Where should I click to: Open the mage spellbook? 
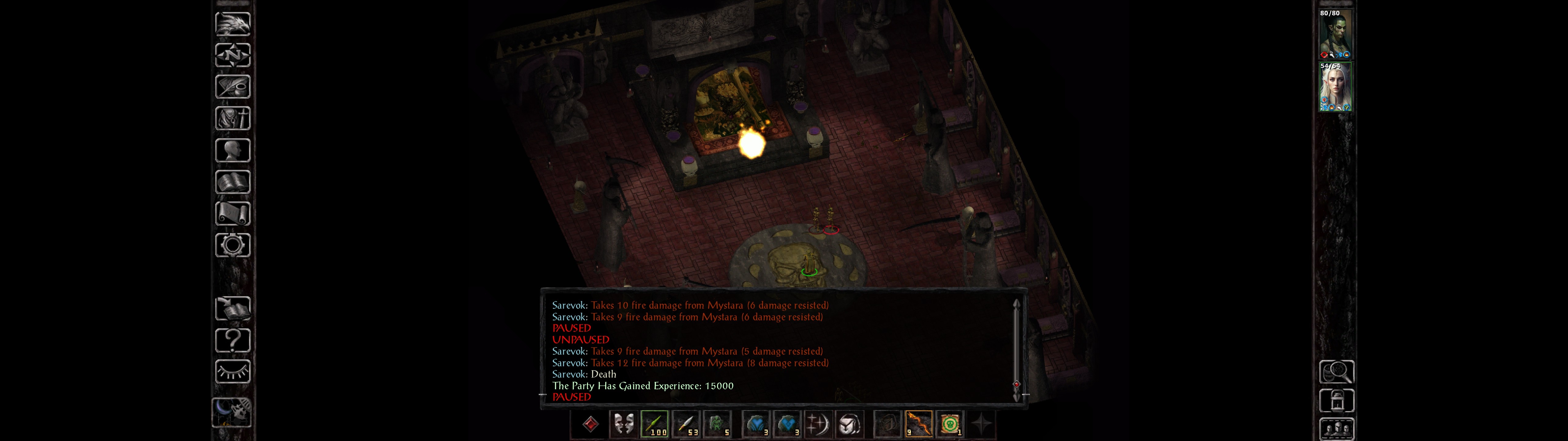[x=232, y=182]
